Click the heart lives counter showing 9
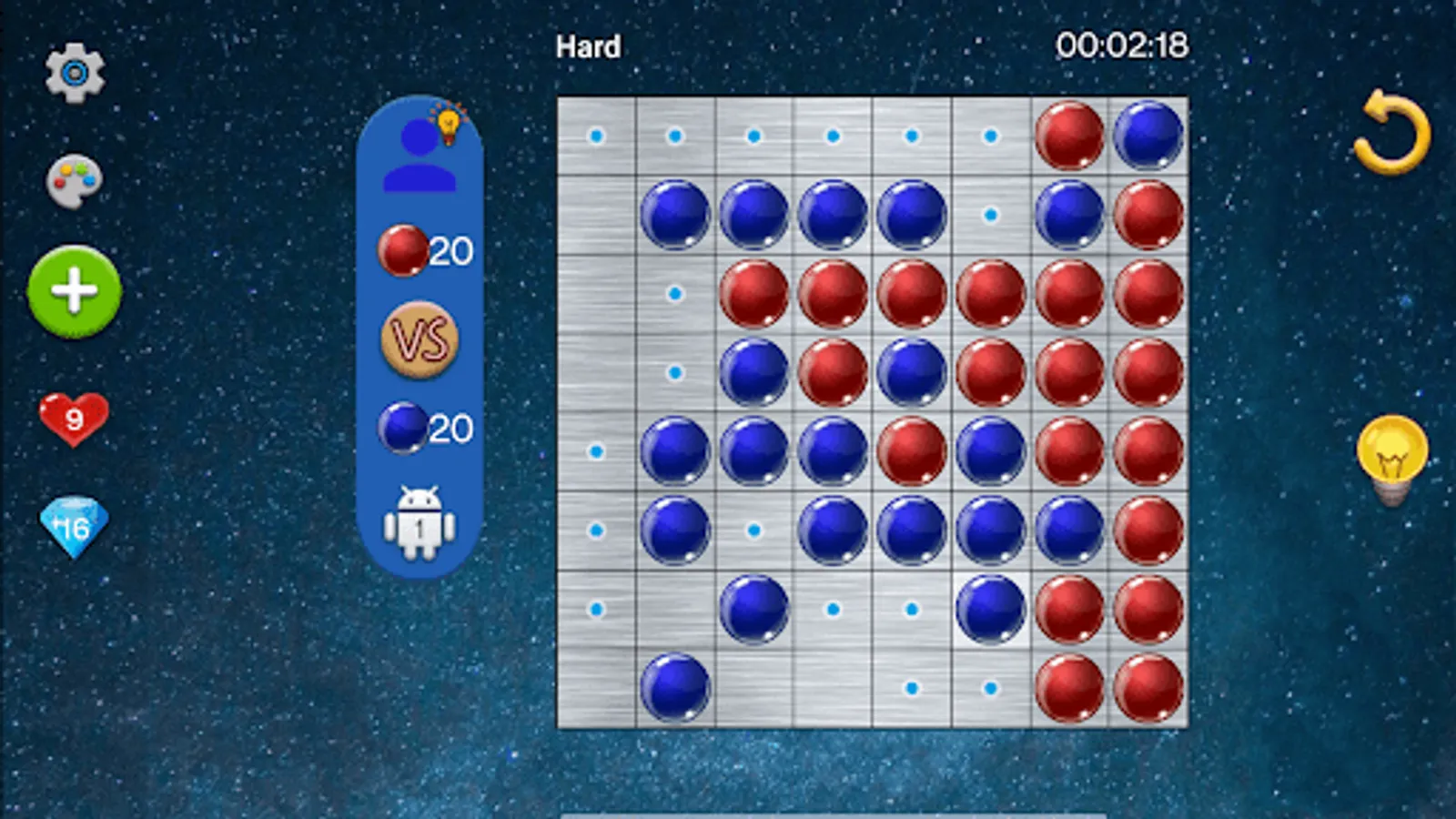The image size is (1456, 819). [75, 419]
